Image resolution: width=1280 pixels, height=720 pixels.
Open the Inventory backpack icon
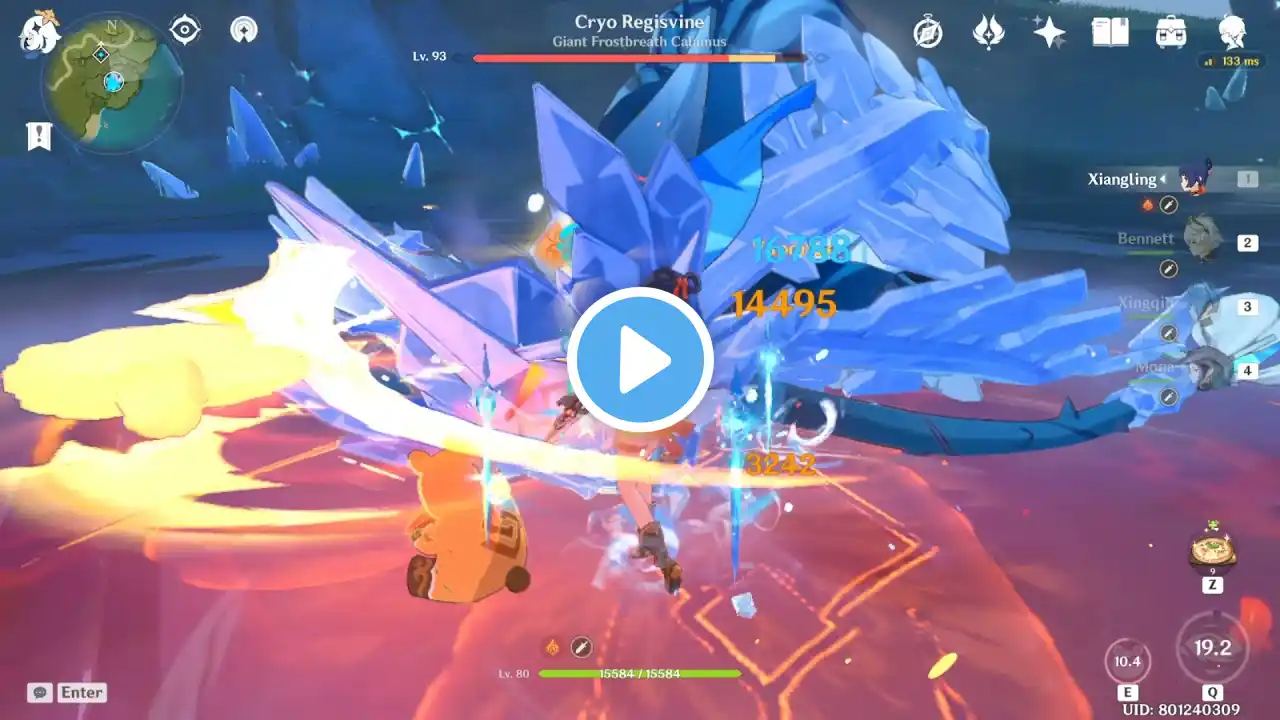coord(1171,32)
